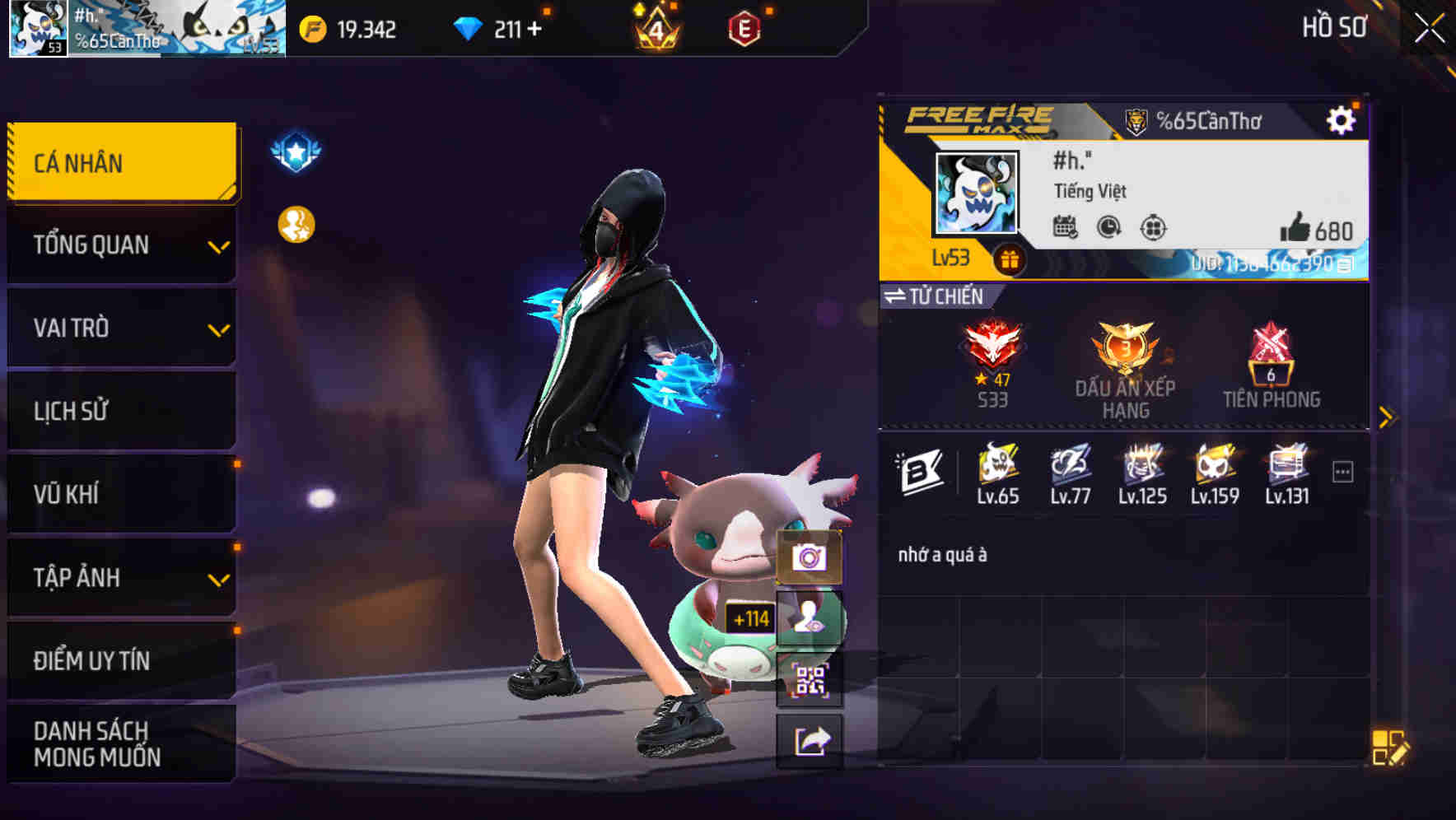Select the blue rank badge above the character

click(x=295, y=150)
